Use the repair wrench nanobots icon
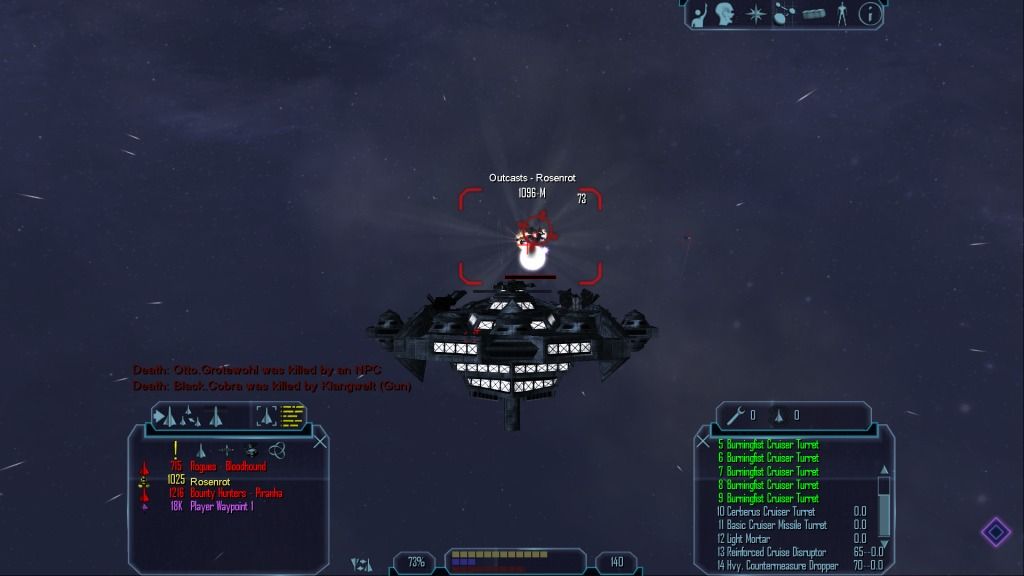 coord(735,415)
